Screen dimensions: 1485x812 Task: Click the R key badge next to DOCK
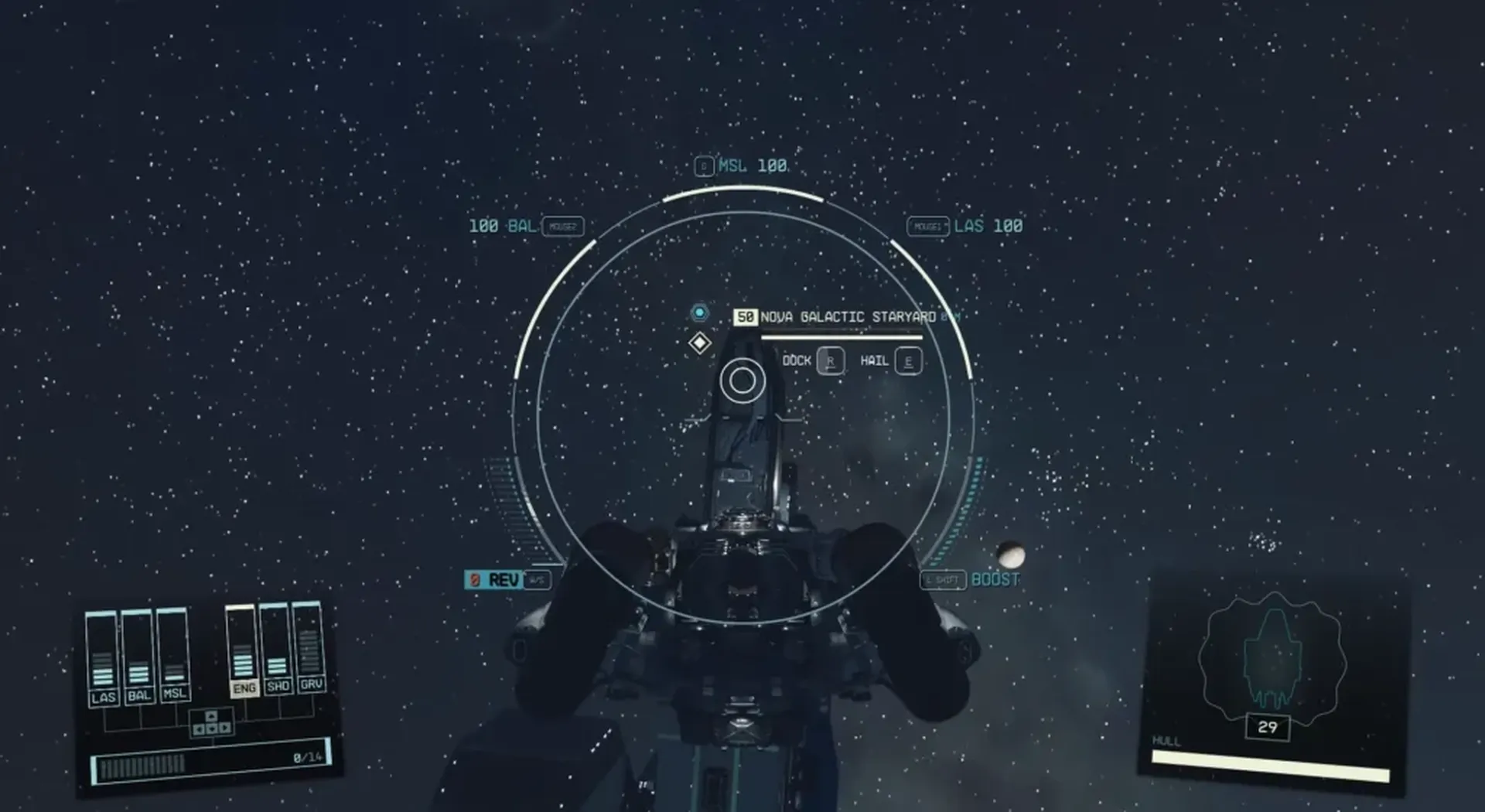coord(829,360)
